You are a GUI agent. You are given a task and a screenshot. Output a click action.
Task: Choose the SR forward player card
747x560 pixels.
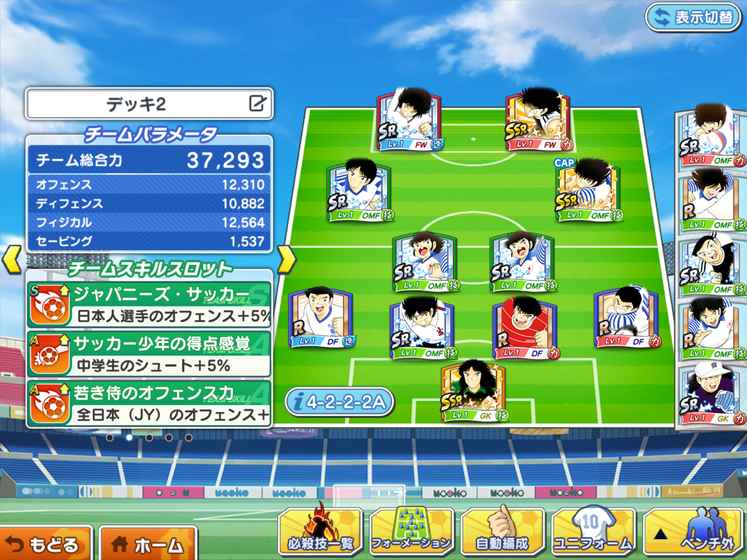(409, 125)
